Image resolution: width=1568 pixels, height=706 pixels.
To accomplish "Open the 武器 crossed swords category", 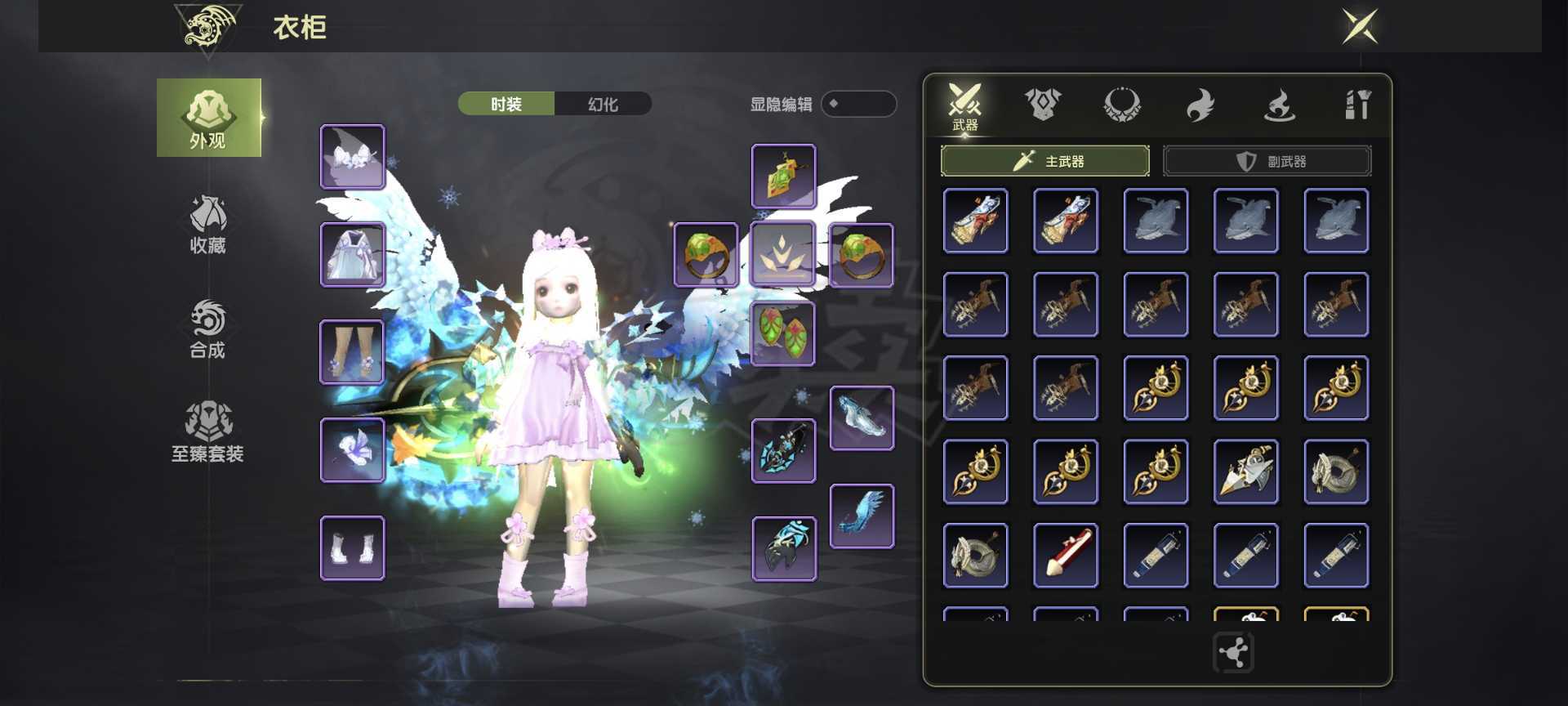I will pos(964,105).
